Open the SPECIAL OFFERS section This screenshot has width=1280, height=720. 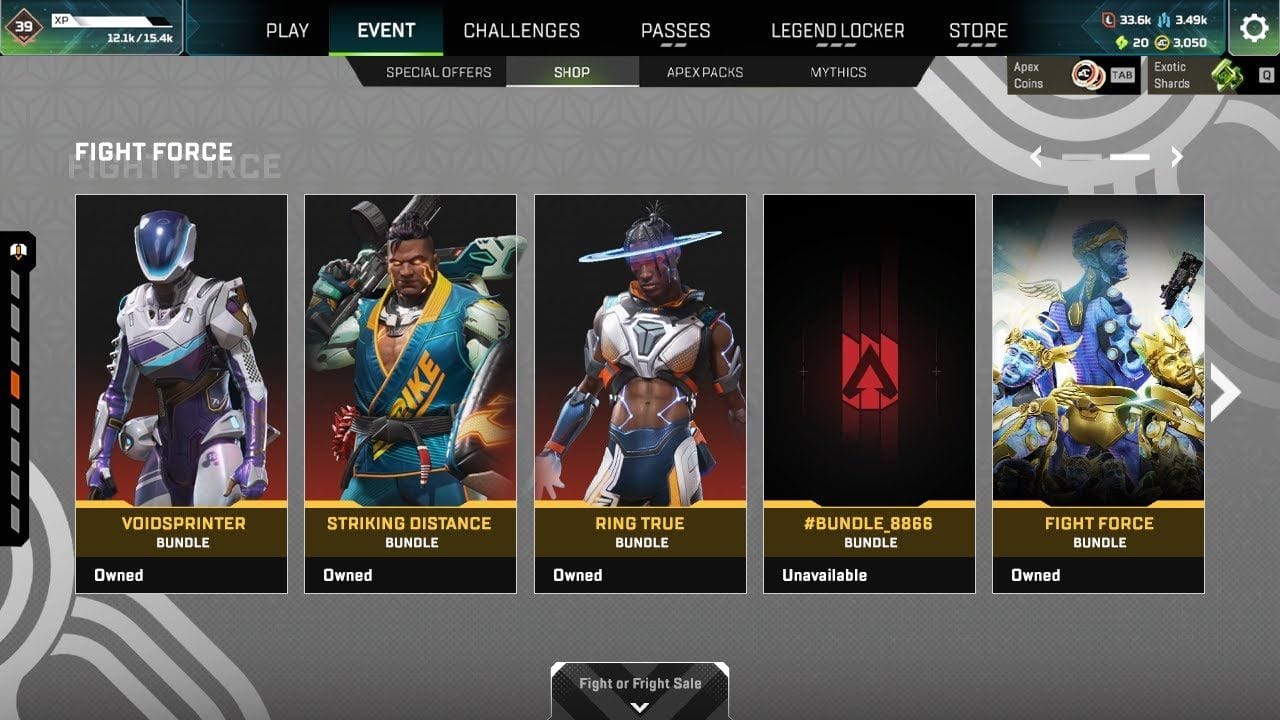click(x=439, y=71)
